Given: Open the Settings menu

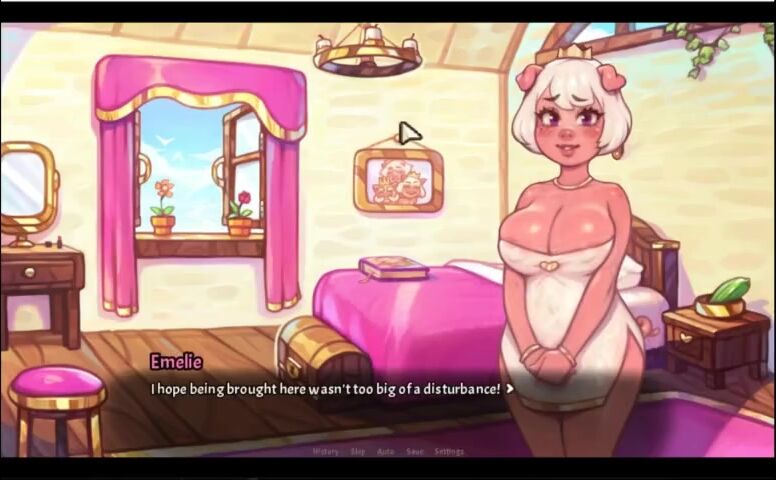Looking at the screenshot, I should click(449, 451).
